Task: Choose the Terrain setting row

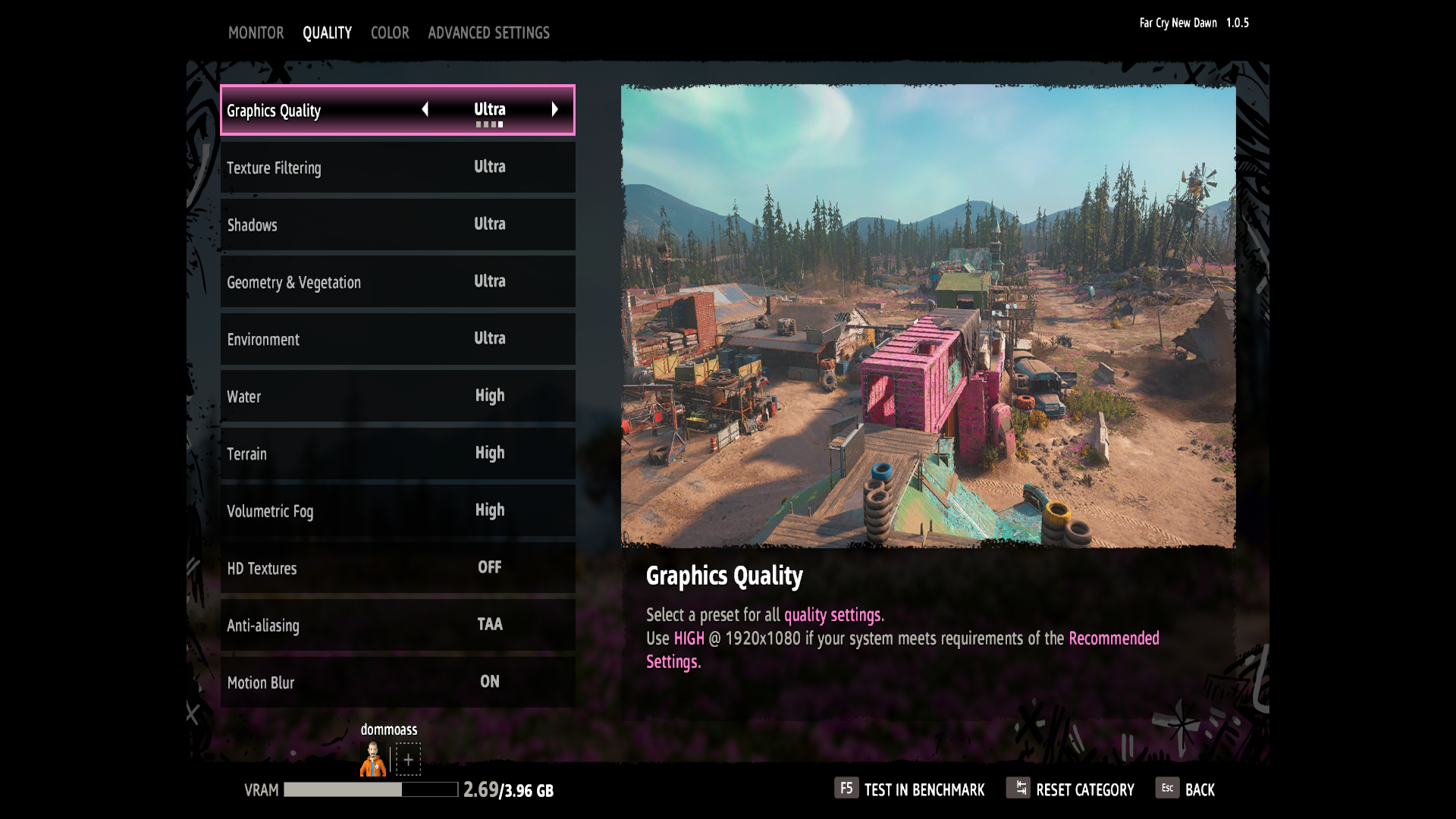Action: (397, 453)
